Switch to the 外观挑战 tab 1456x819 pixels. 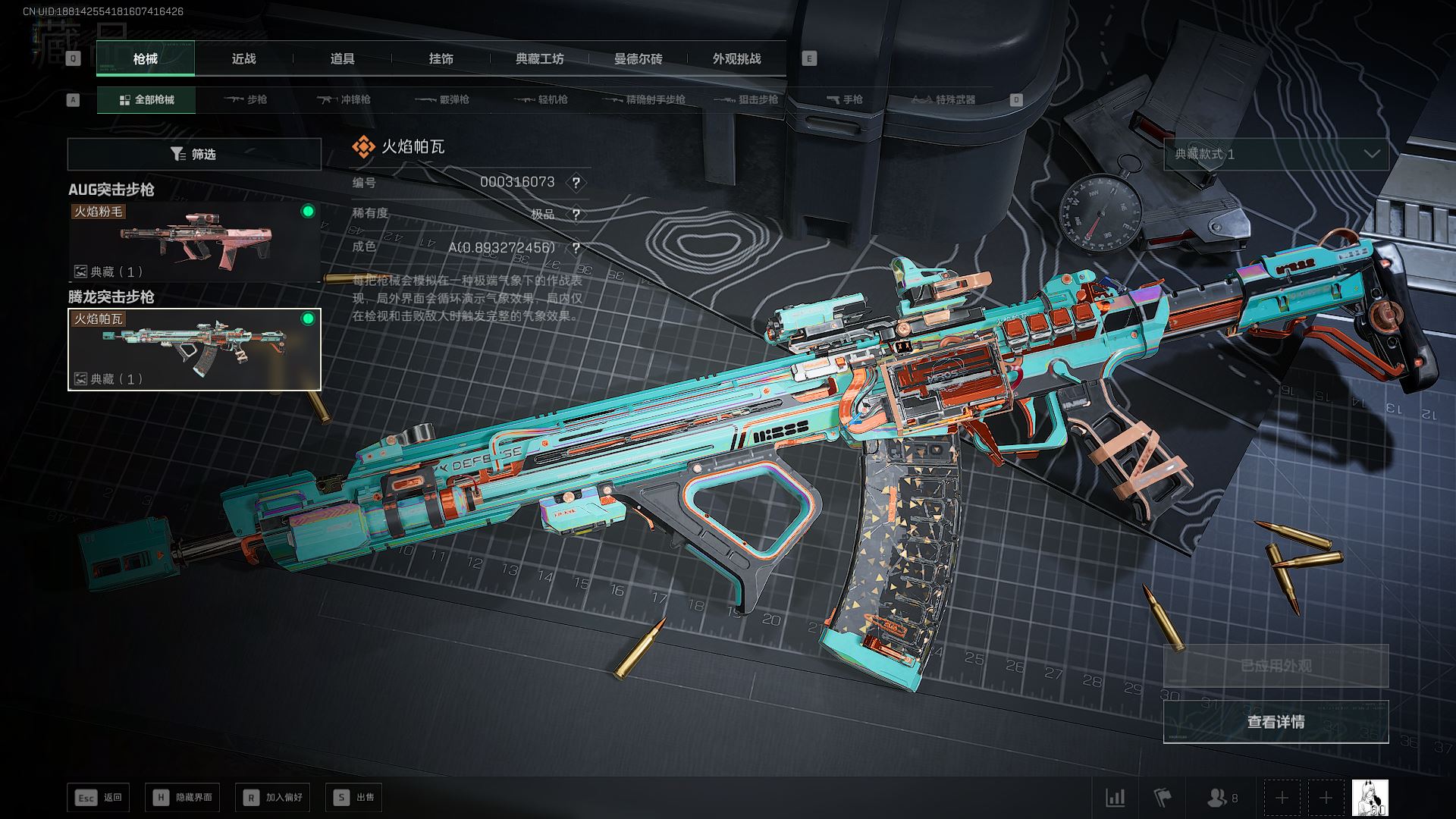(736, 59)
